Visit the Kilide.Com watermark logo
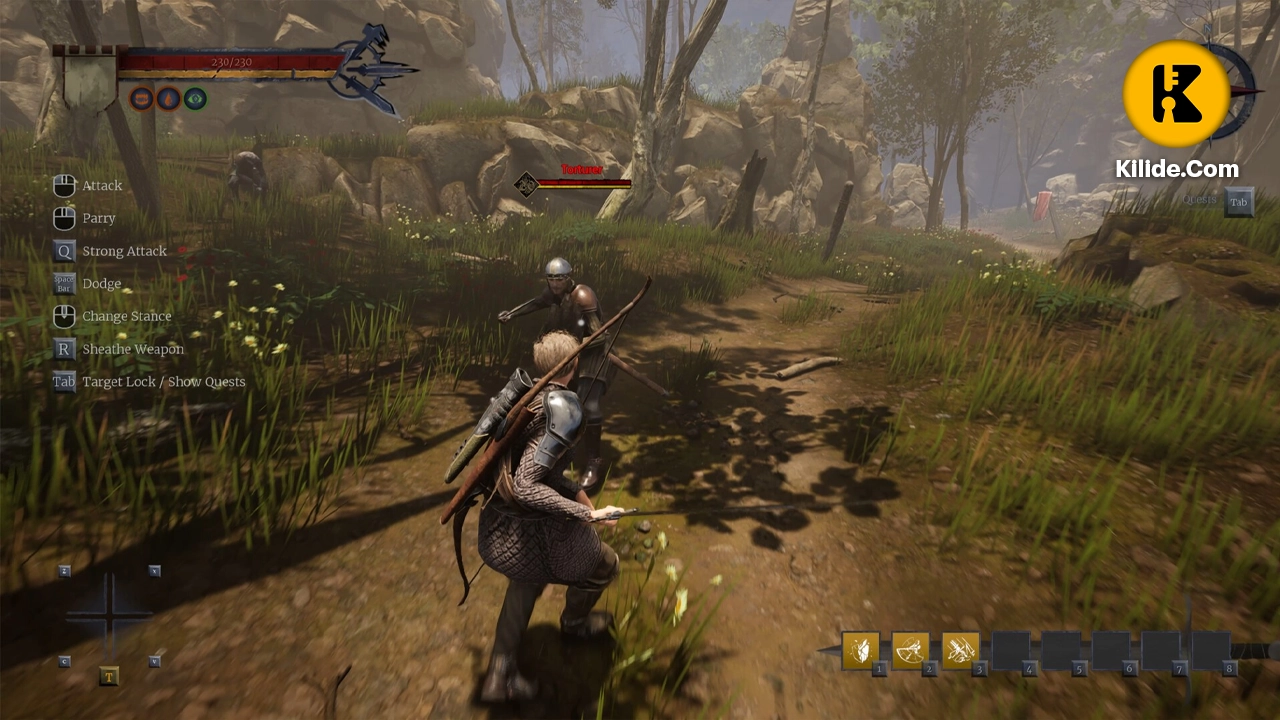 (1176, 95)
